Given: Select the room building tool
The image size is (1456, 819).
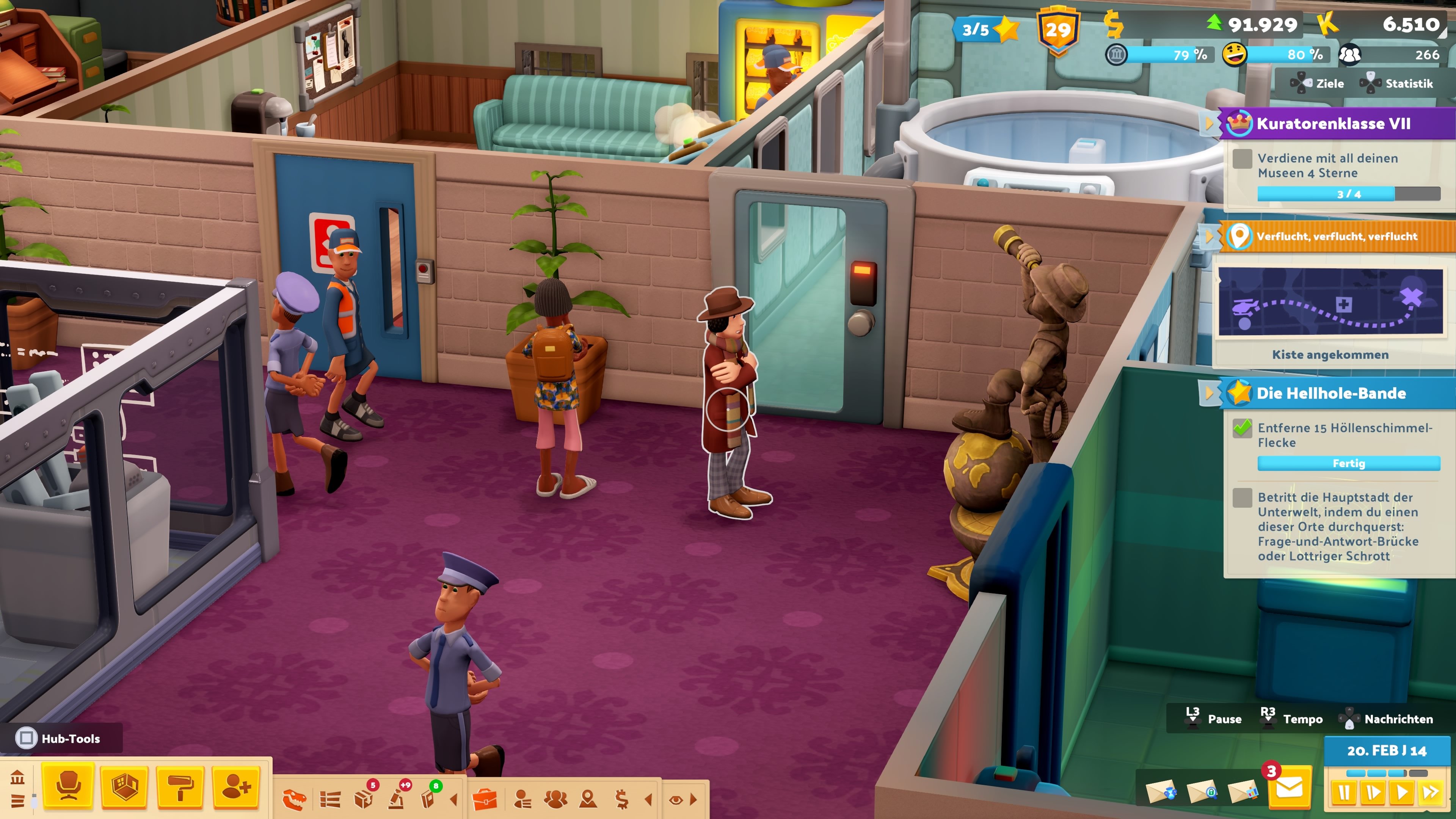Looking at the screenshot, I should pyautogui.click(x=124, y=786).
